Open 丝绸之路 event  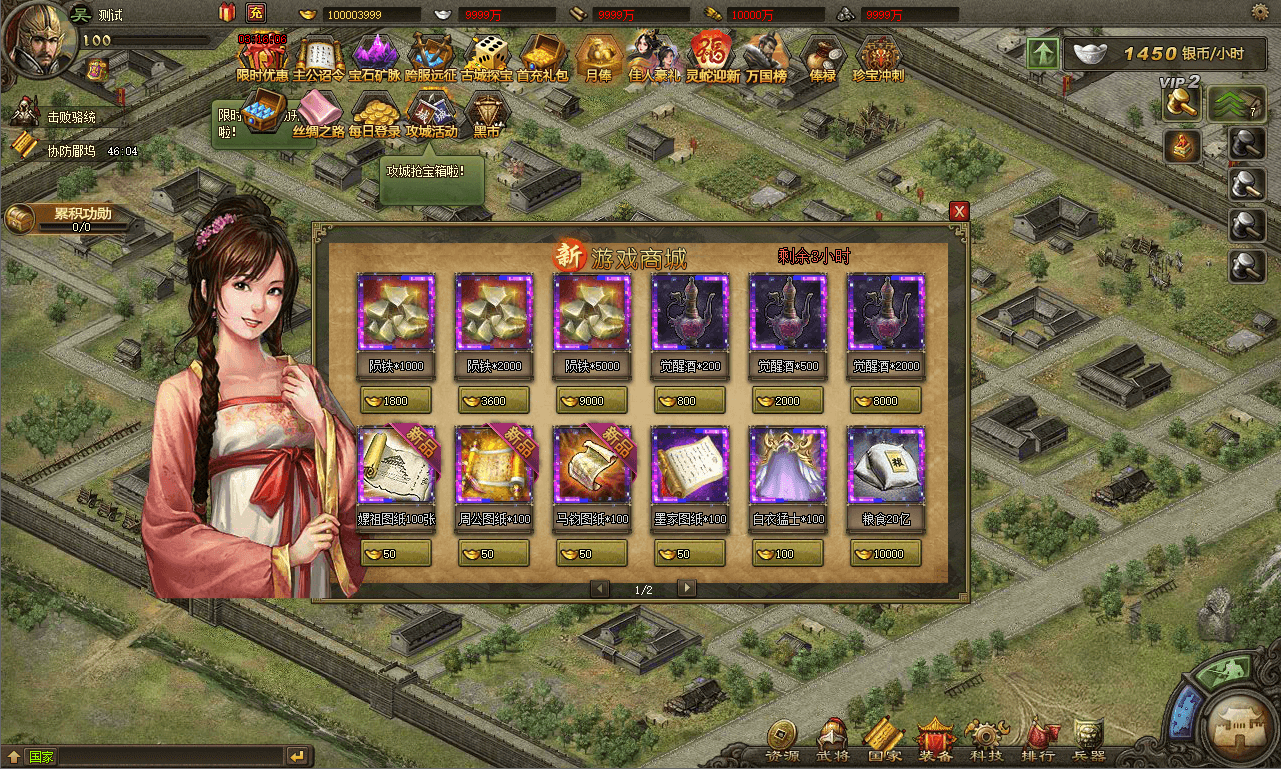click(x=318, y=113)
